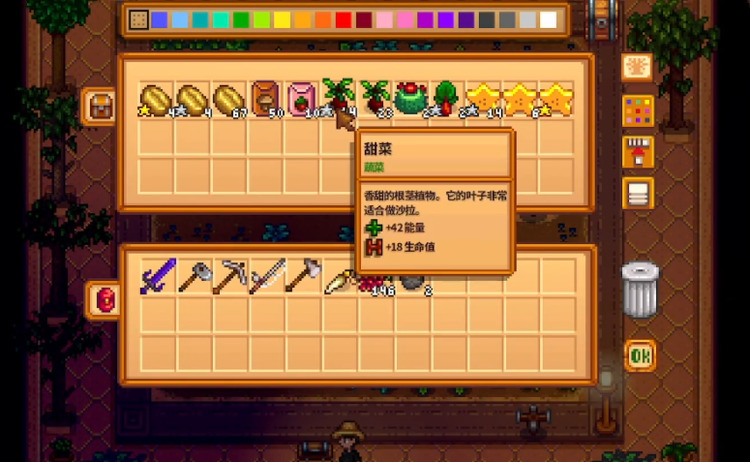Select the stone stack in inventory
Viewport: 750px width, 462px height.
click(x=412, y=281)
